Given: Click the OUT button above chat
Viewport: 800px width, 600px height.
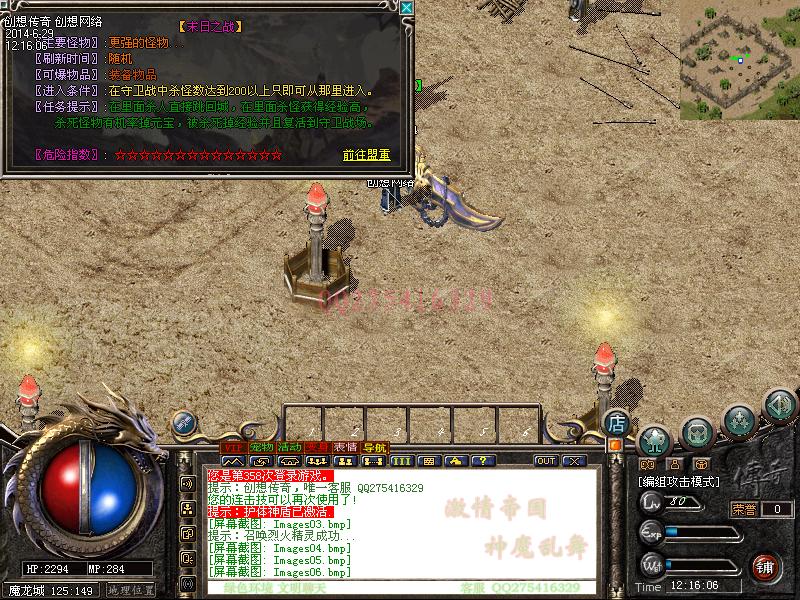Looking at the screenshot, I should [545, 461].
